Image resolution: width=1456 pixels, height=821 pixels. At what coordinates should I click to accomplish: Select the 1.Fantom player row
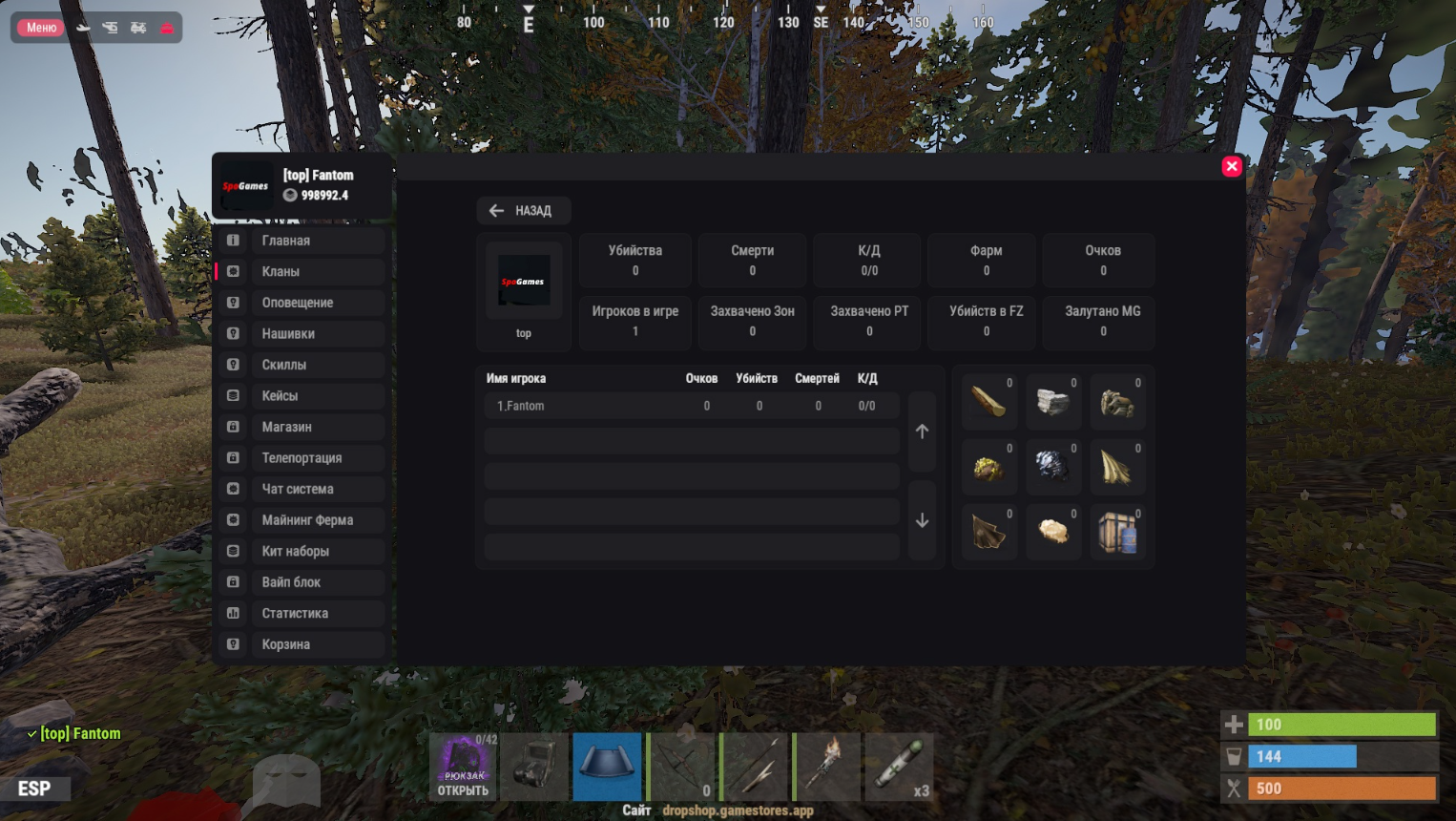(691, 406)
